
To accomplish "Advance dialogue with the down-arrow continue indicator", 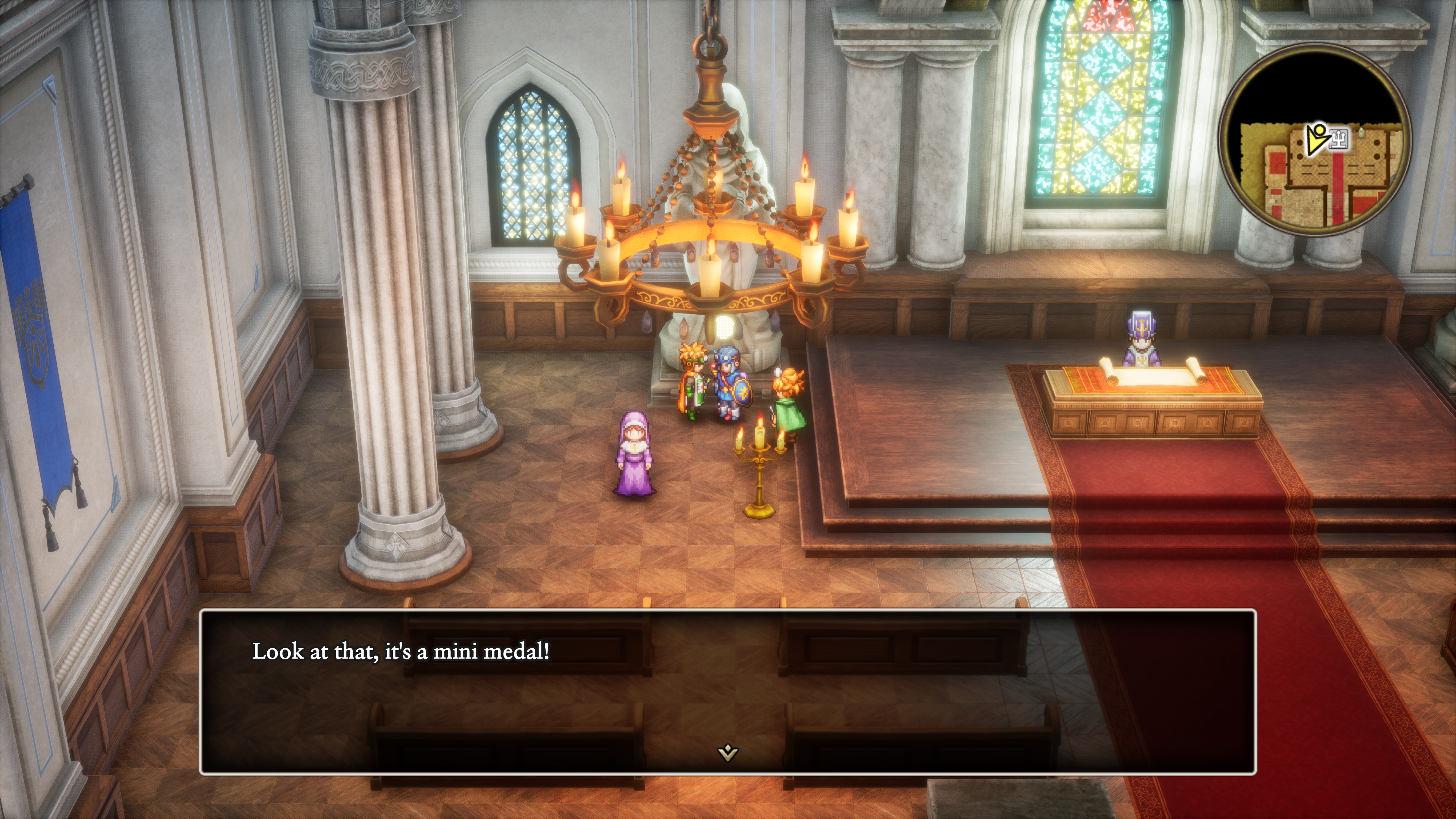I will [x=728, y=752].
